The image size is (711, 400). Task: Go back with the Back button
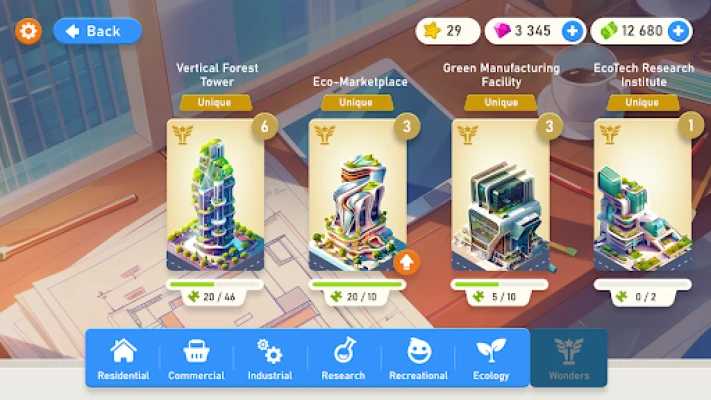point(97,31)
